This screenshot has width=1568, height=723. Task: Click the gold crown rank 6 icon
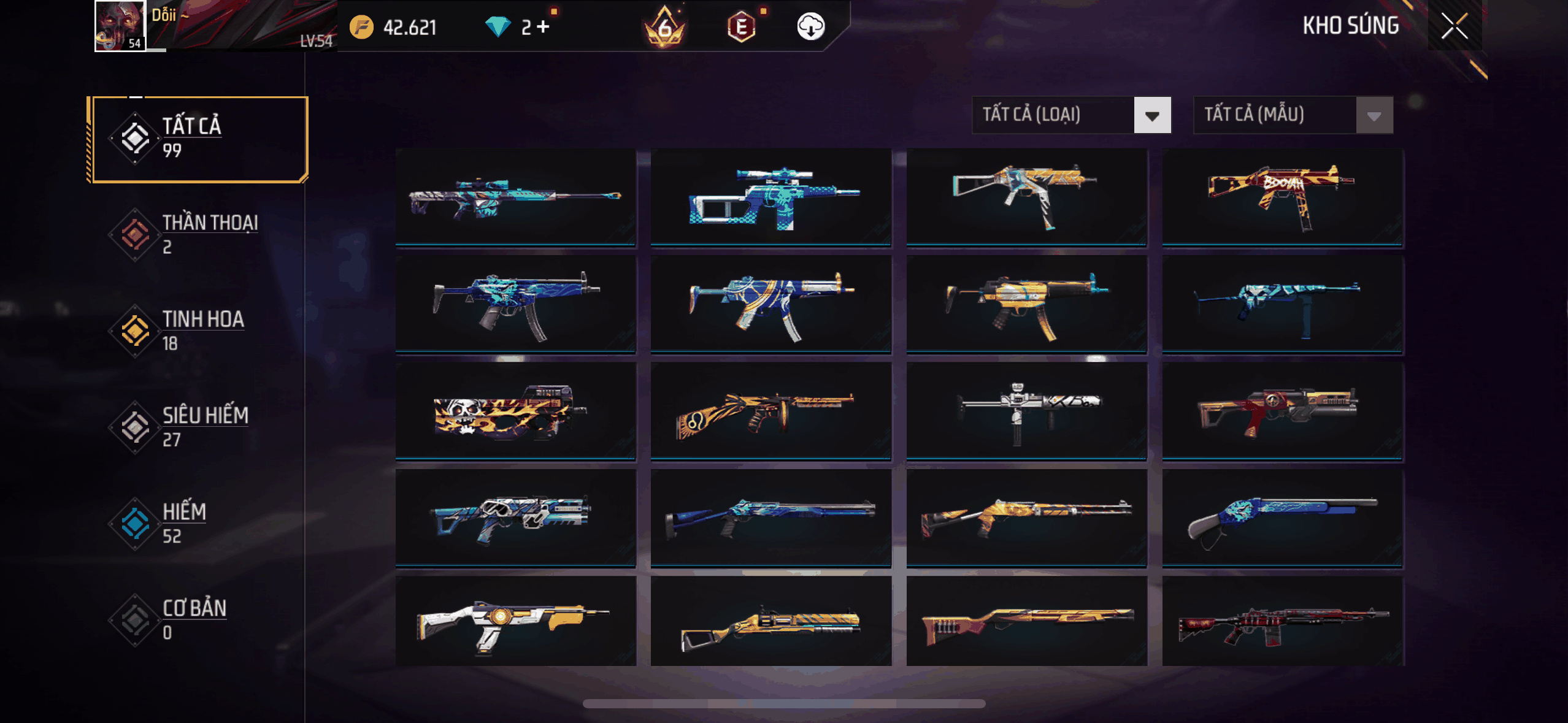pyautogui.click(x=664, y=26)
